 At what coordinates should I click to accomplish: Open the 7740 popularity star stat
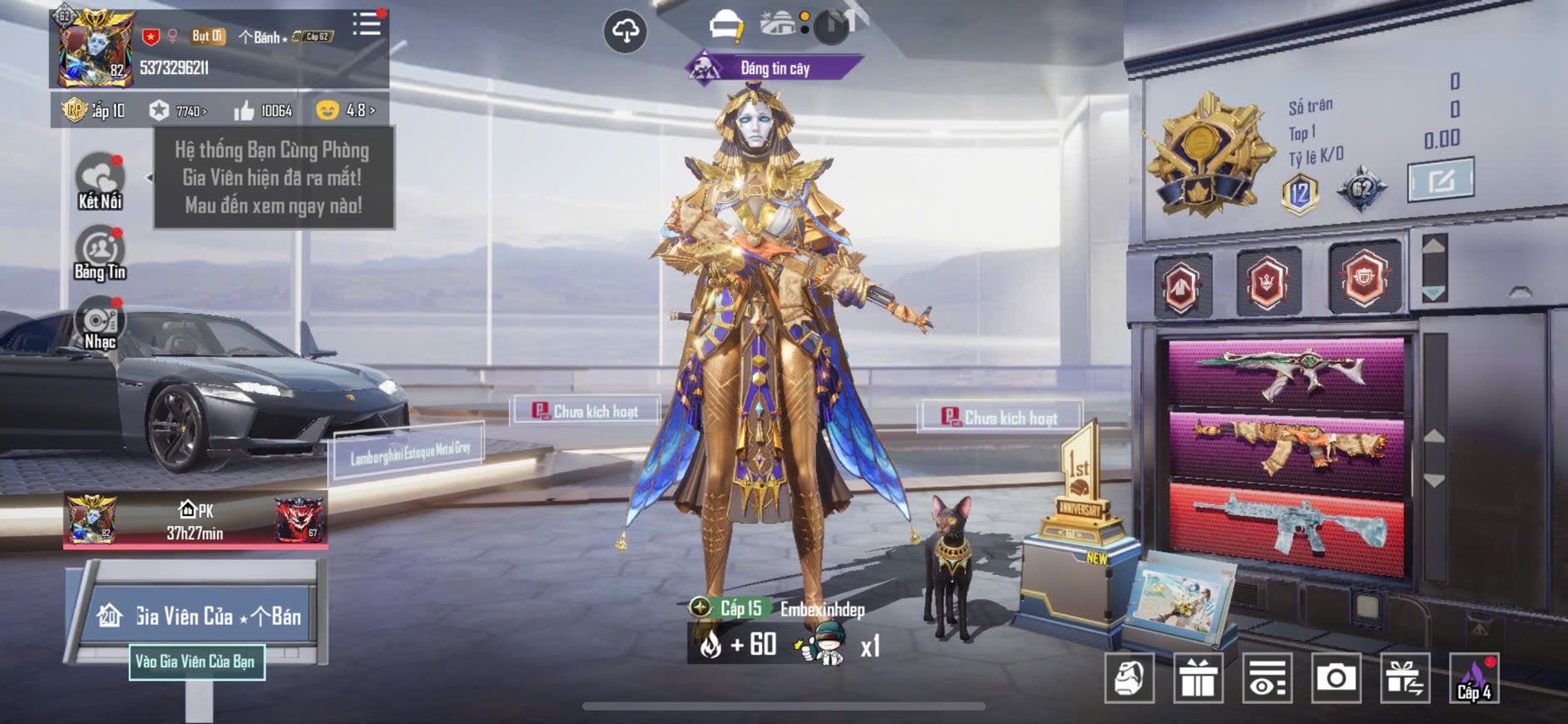[x=178, y=111]
